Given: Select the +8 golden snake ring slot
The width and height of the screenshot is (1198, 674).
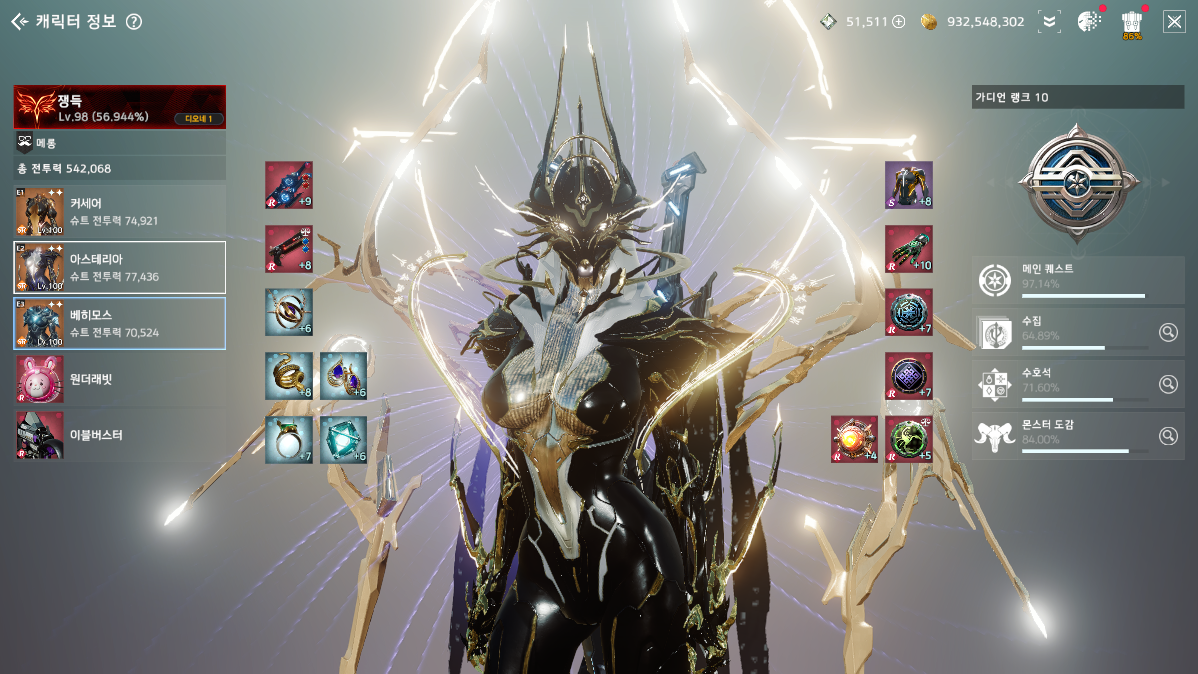Looking at the screenshot, I should (289, 376).
